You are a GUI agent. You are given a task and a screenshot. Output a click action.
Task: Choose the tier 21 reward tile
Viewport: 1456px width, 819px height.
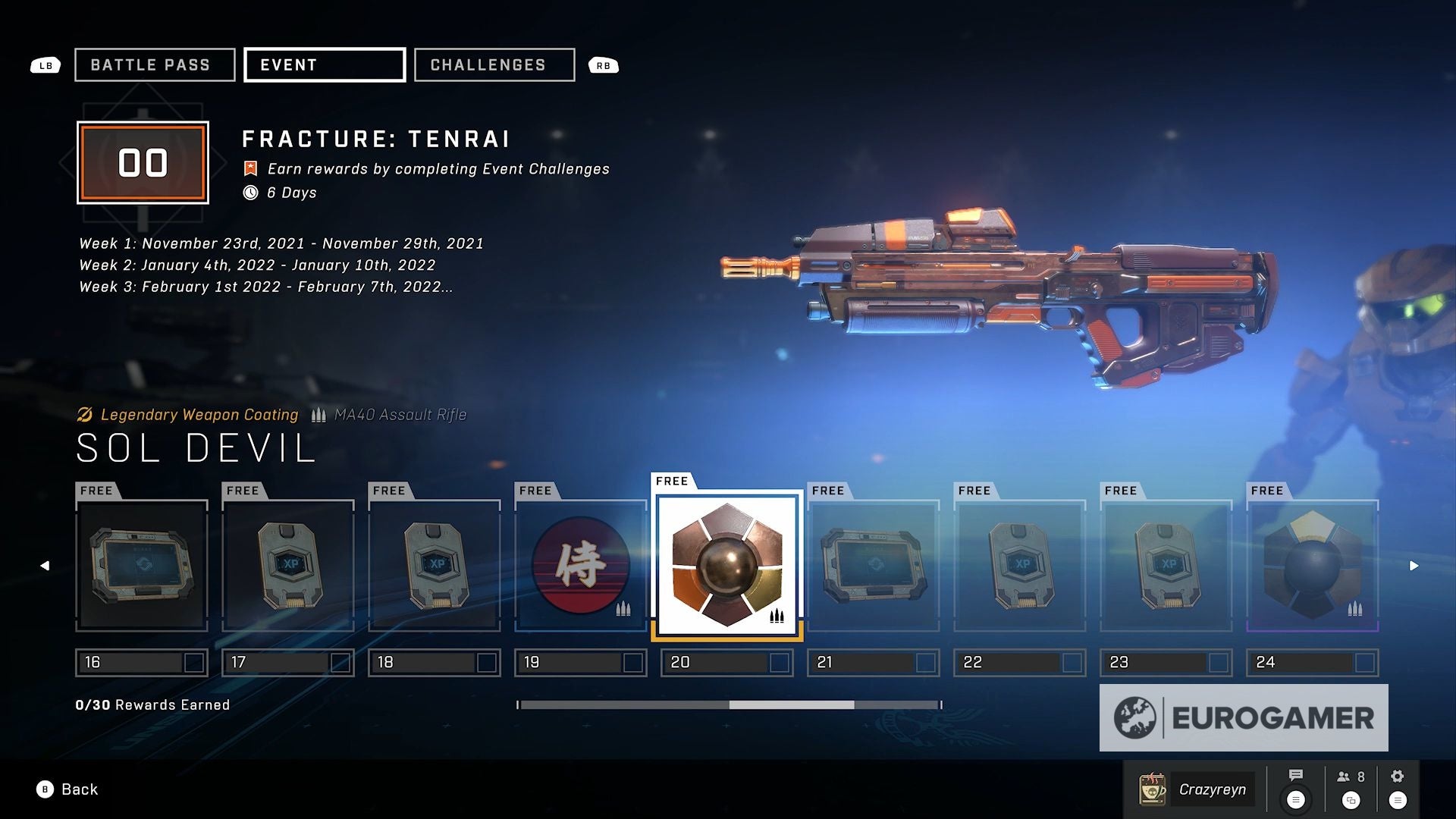point(874,566)
